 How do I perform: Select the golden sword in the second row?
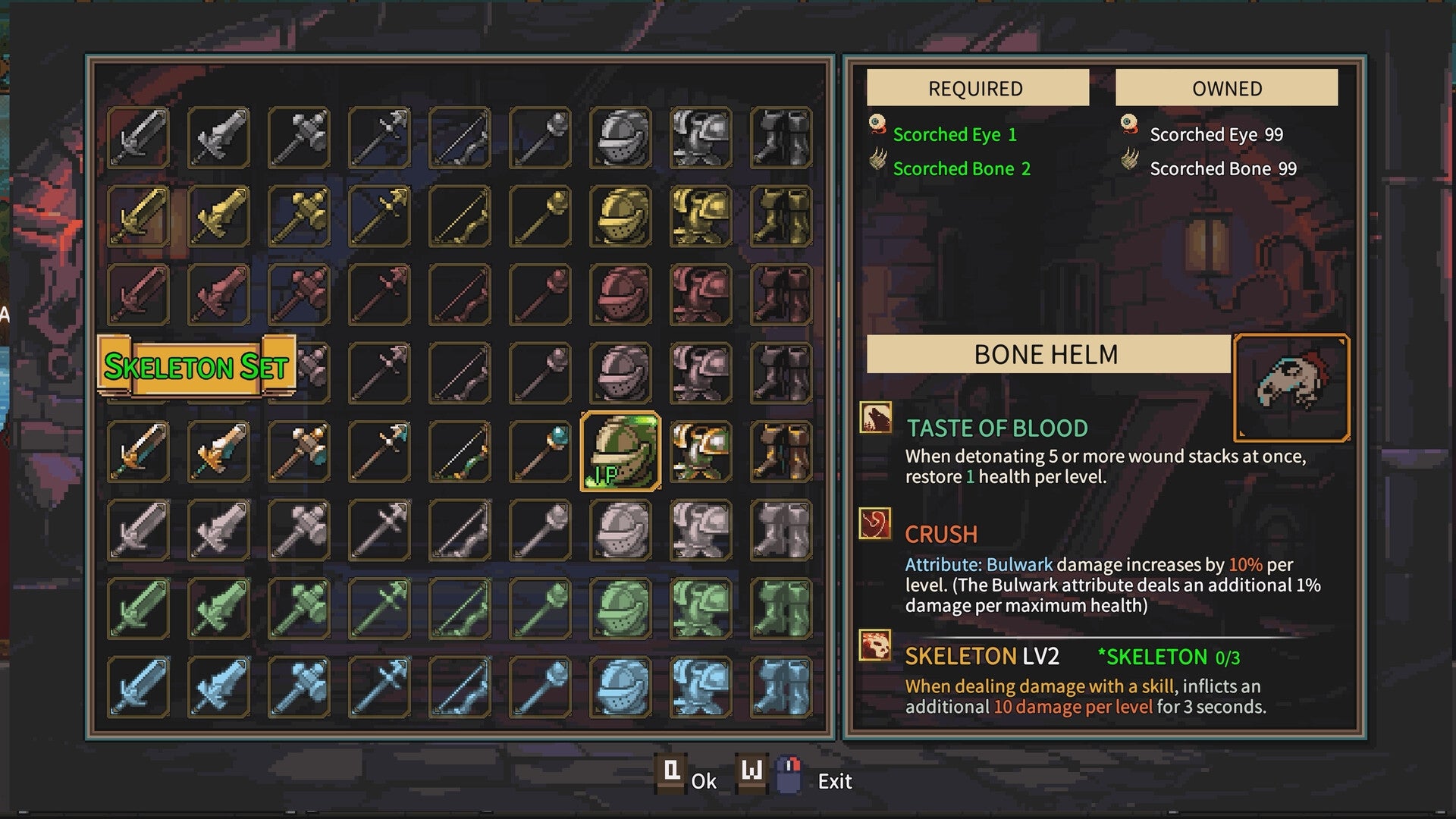[140, 218]
